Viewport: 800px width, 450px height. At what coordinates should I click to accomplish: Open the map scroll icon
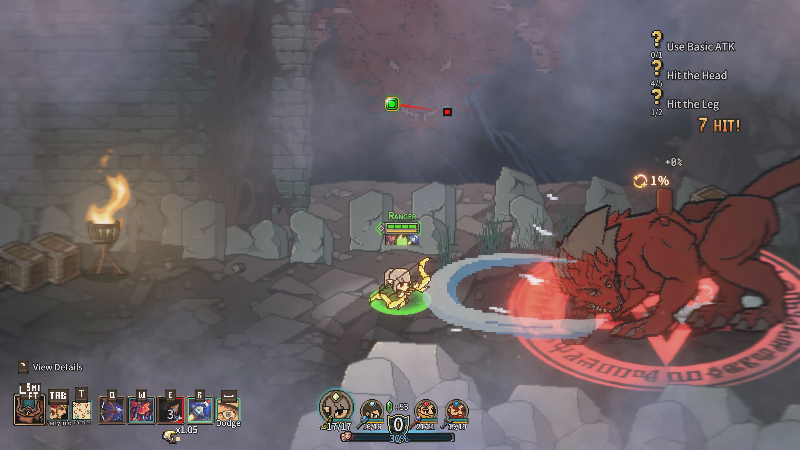pyautogui.click(x=81, y=410)
